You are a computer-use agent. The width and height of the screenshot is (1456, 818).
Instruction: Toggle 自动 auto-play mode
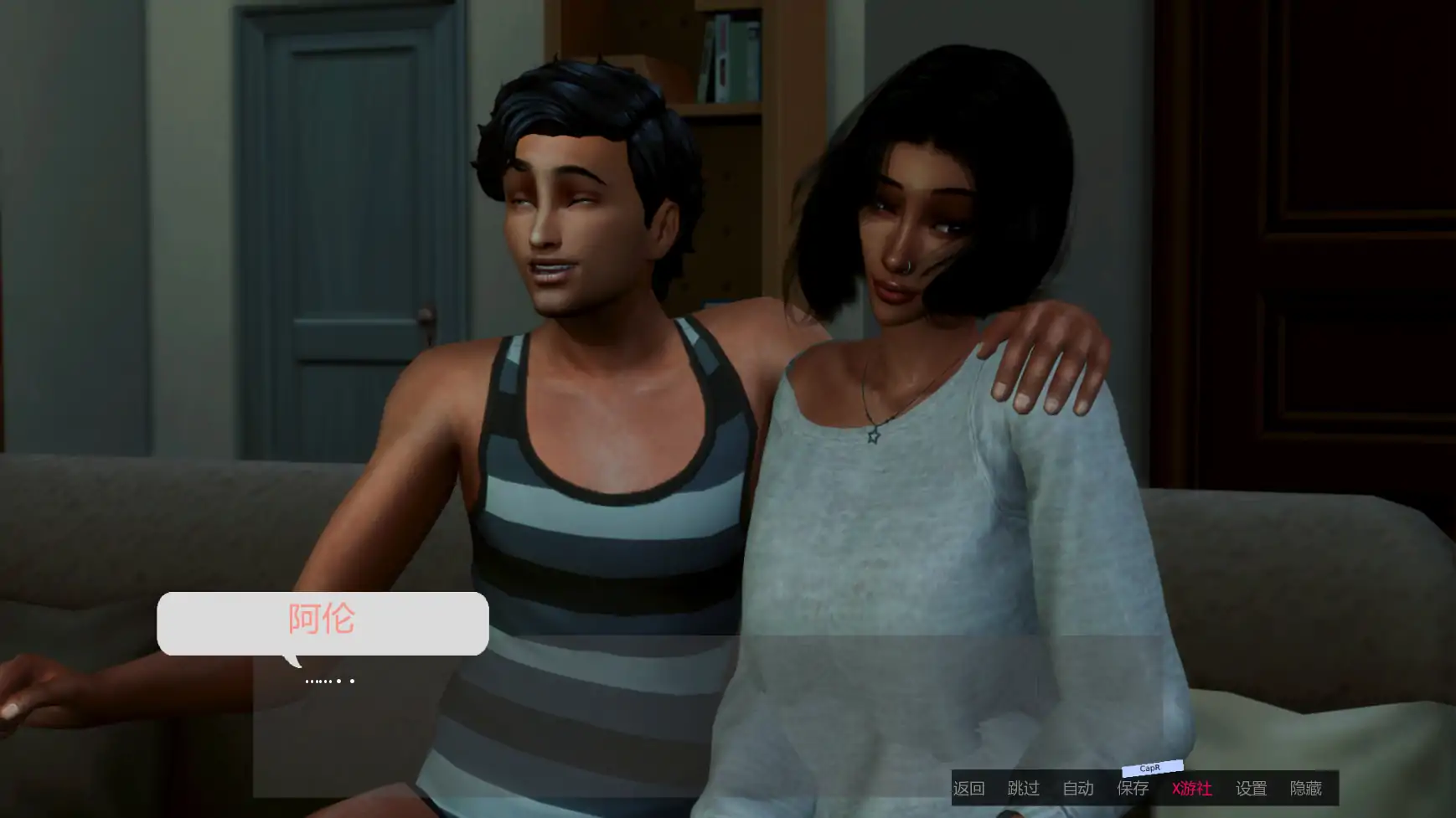(1078, 789)
